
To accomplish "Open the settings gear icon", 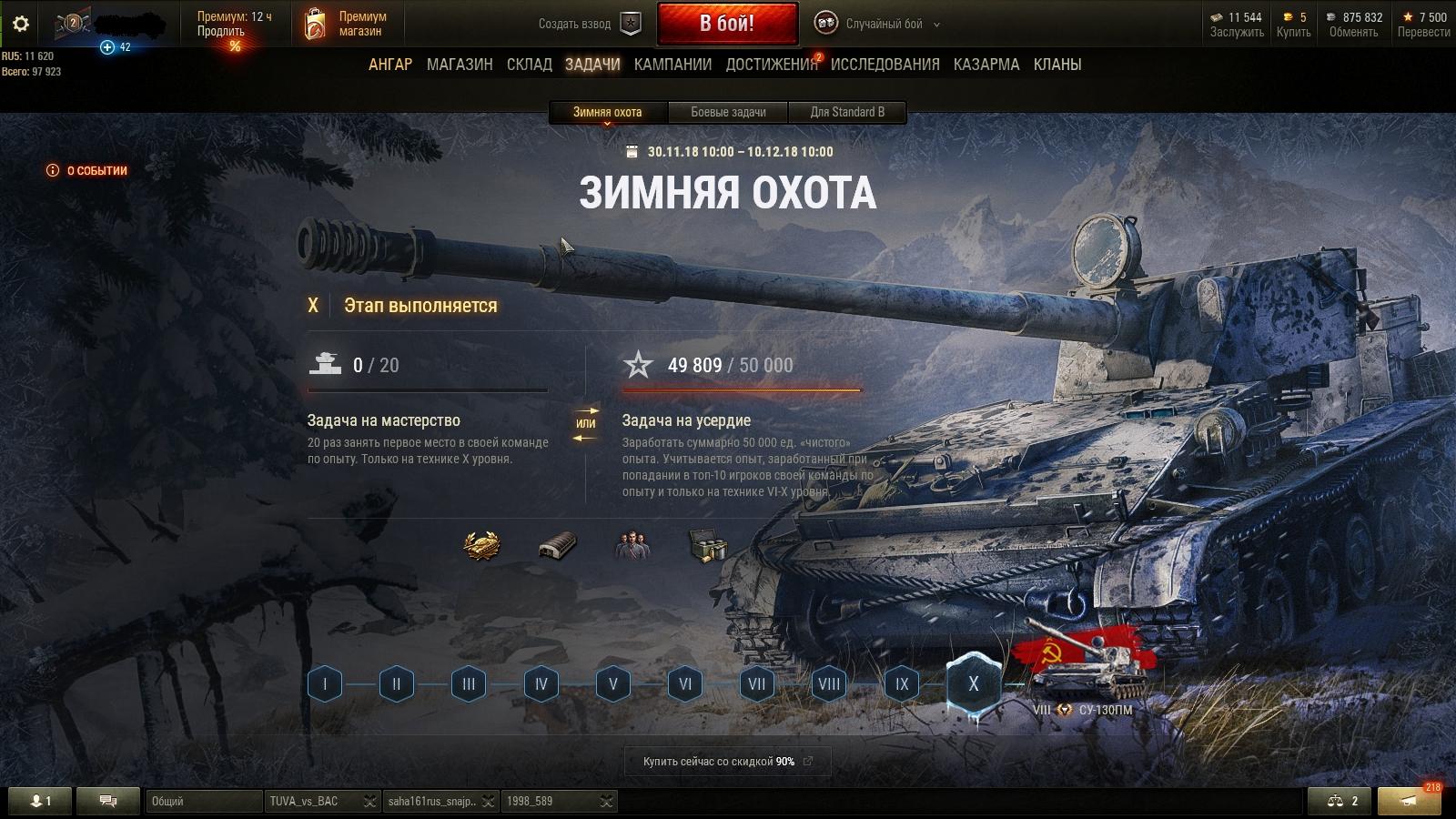I will (x=20, y=25).
